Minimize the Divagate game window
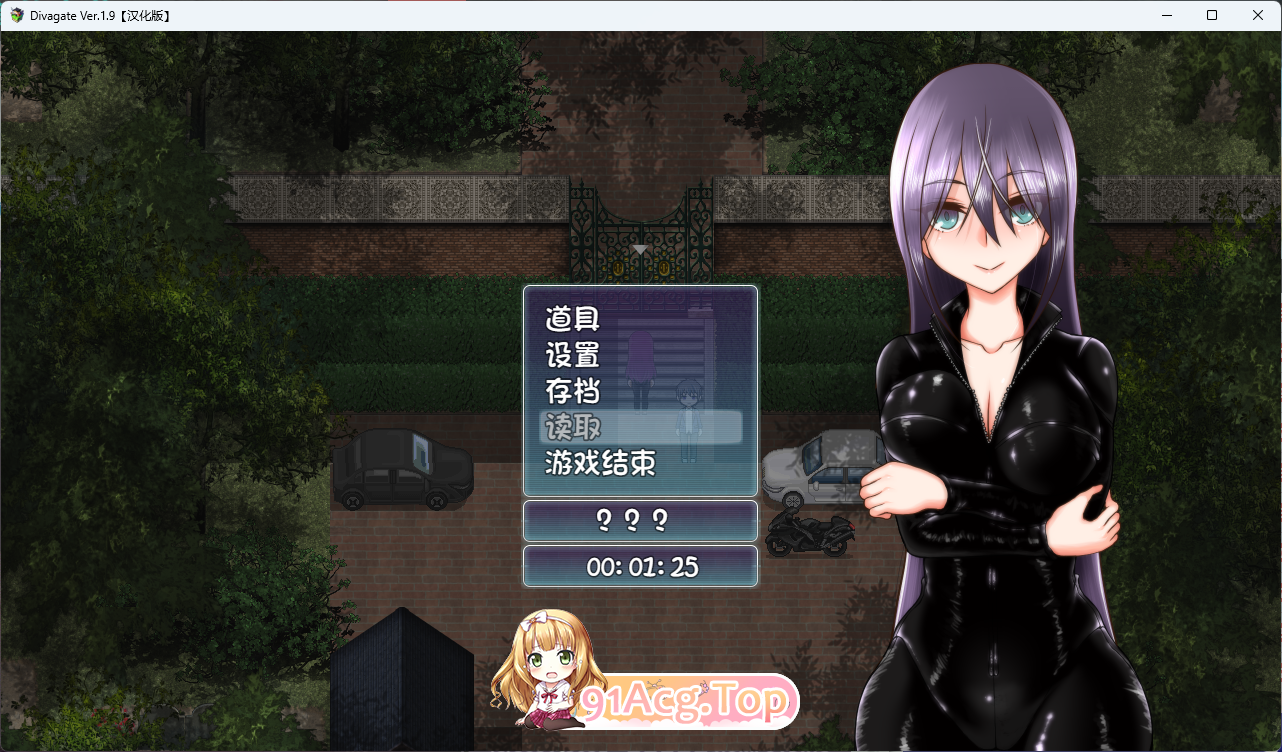Viewport: 1282px width, 752px height. pos(1166,15)
